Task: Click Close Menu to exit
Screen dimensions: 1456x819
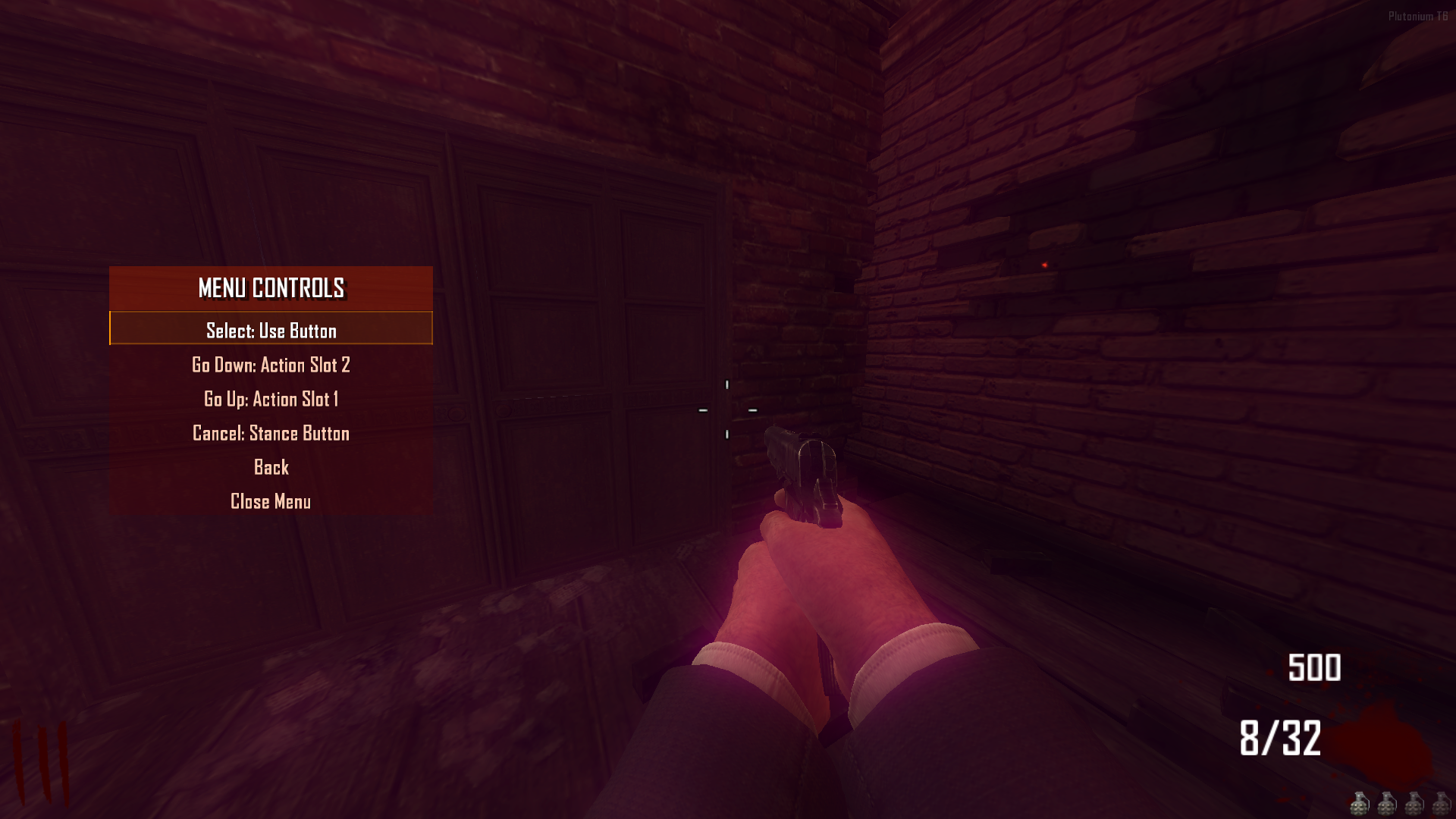Action: tap(271, 501)
